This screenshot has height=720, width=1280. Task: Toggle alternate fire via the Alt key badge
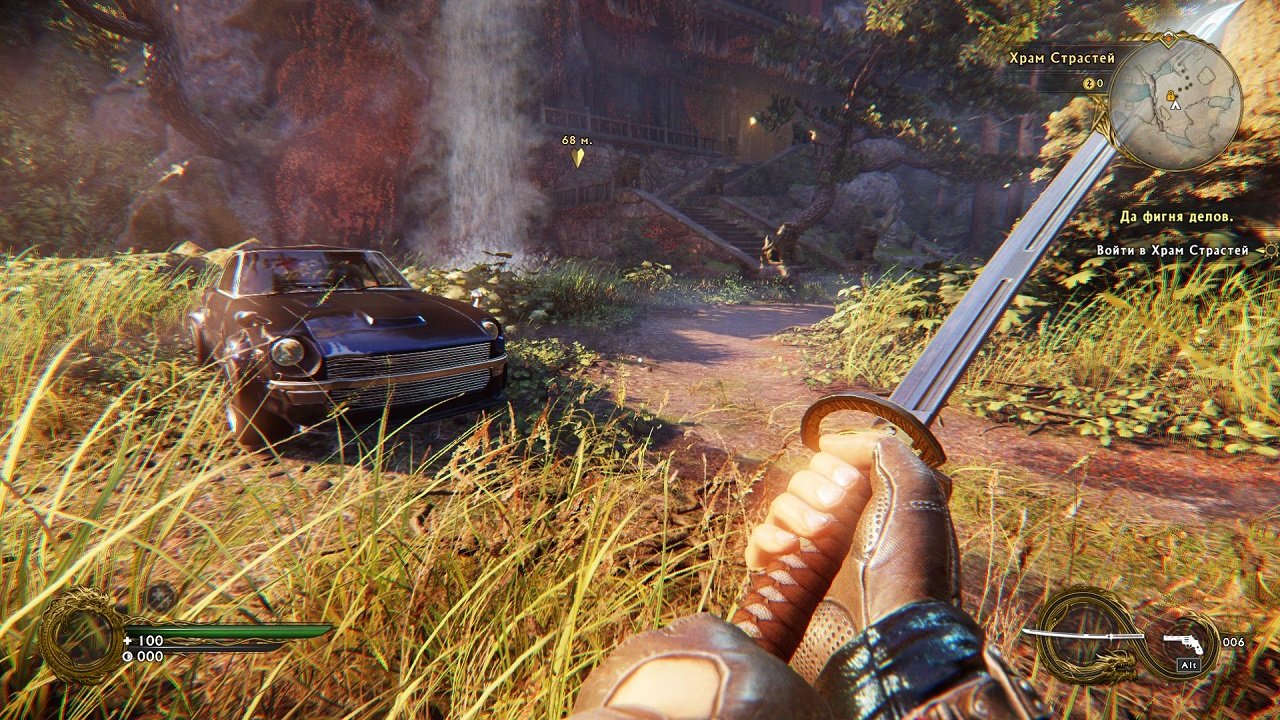[x=1189, y=663]
